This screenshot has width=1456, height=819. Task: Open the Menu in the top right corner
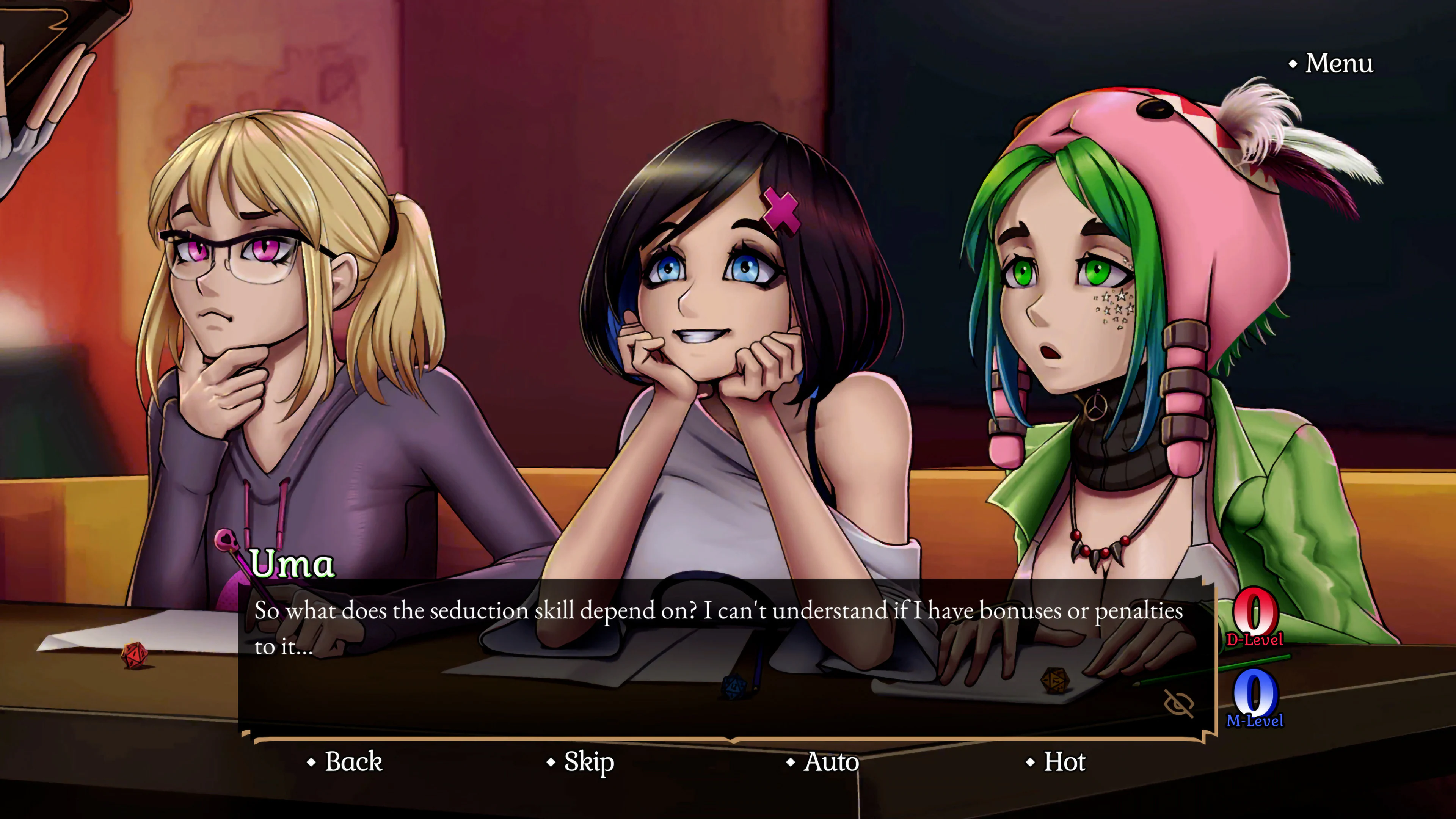coord(1340,64)
